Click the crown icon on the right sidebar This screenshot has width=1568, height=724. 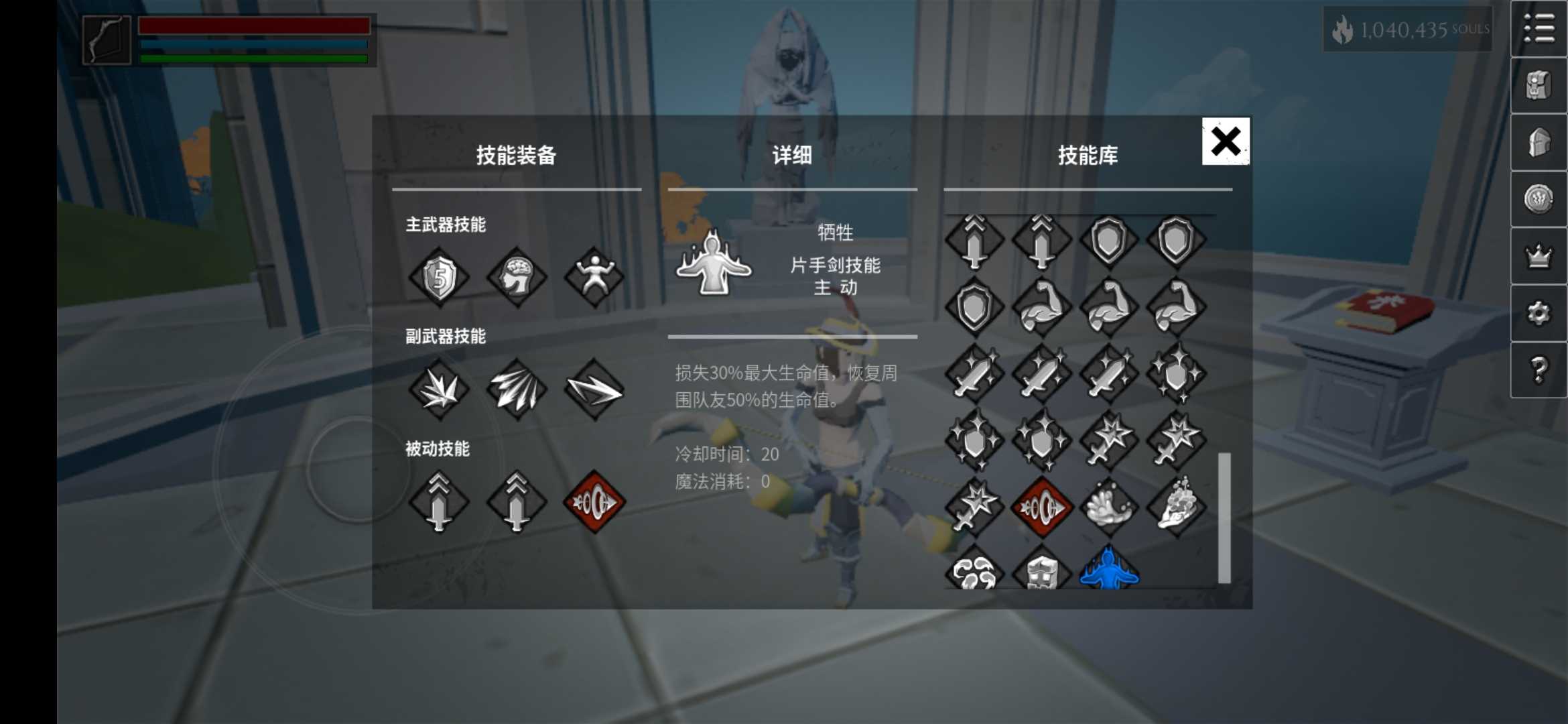click(x=1539, y=255)
